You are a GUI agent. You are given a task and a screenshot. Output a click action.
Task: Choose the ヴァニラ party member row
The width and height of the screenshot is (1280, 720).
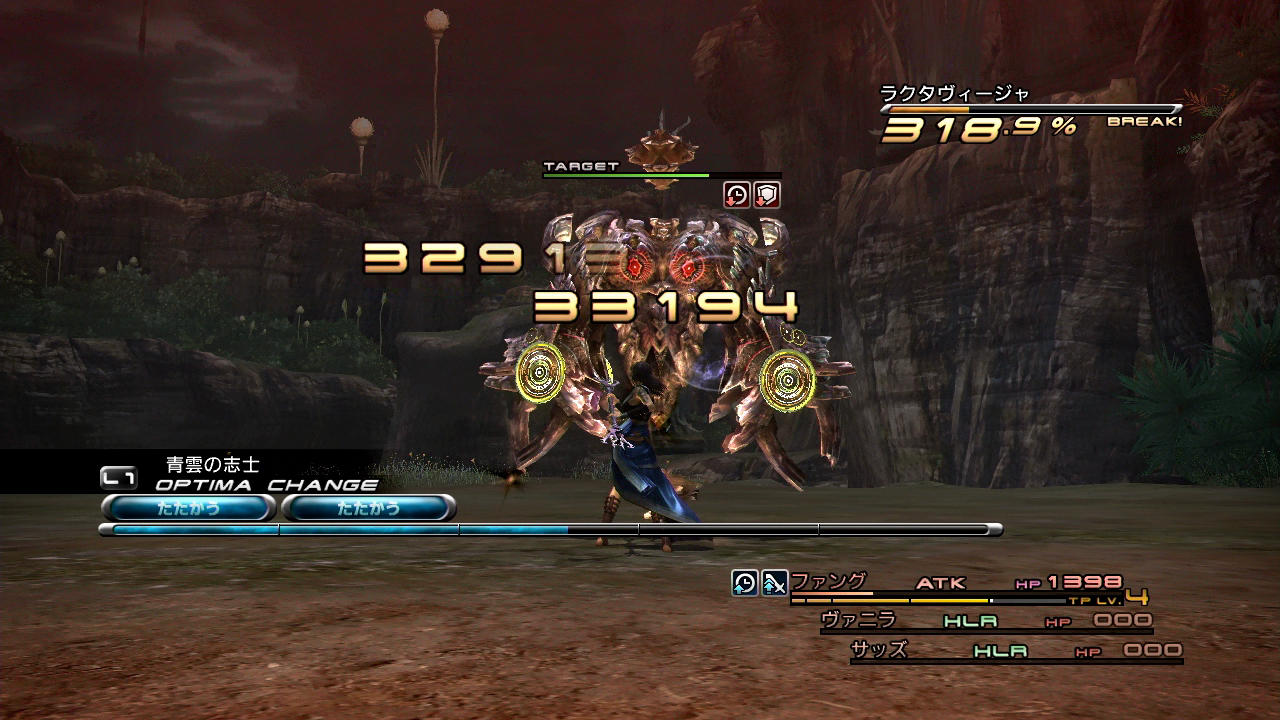(x=858, y=620)
